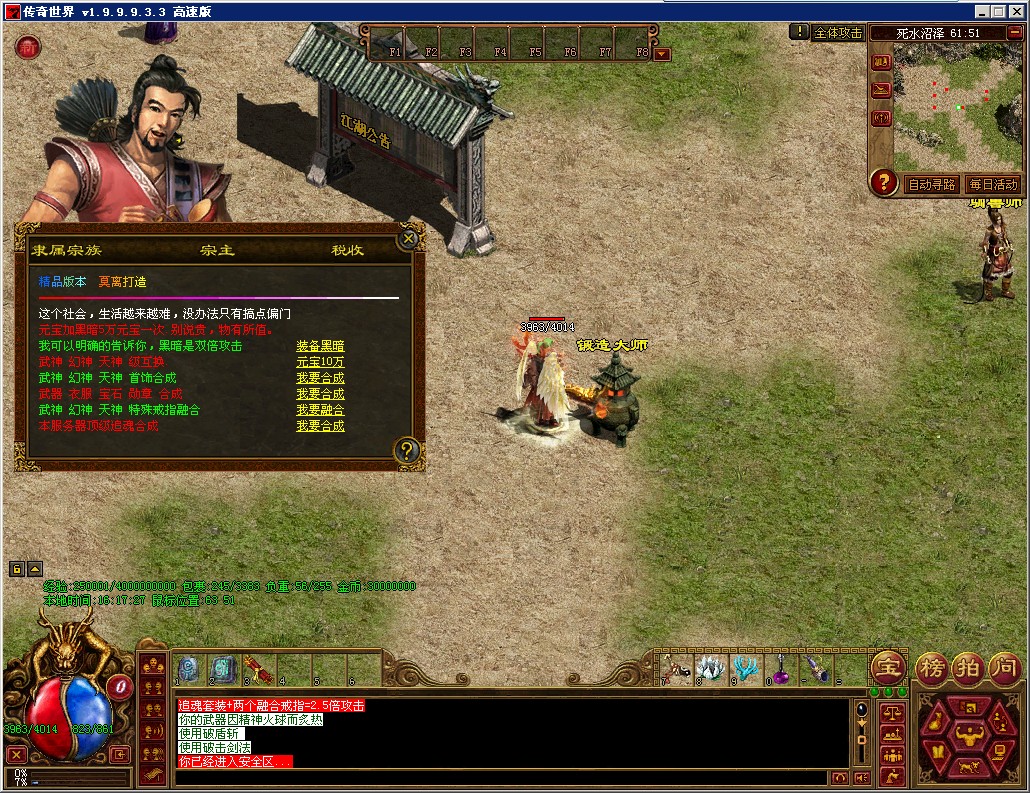Open the F8 skill bar dropdown arrow
The height and width of the screenshot is (793, 1030).
pyautogui.click(x=661, y=53)
